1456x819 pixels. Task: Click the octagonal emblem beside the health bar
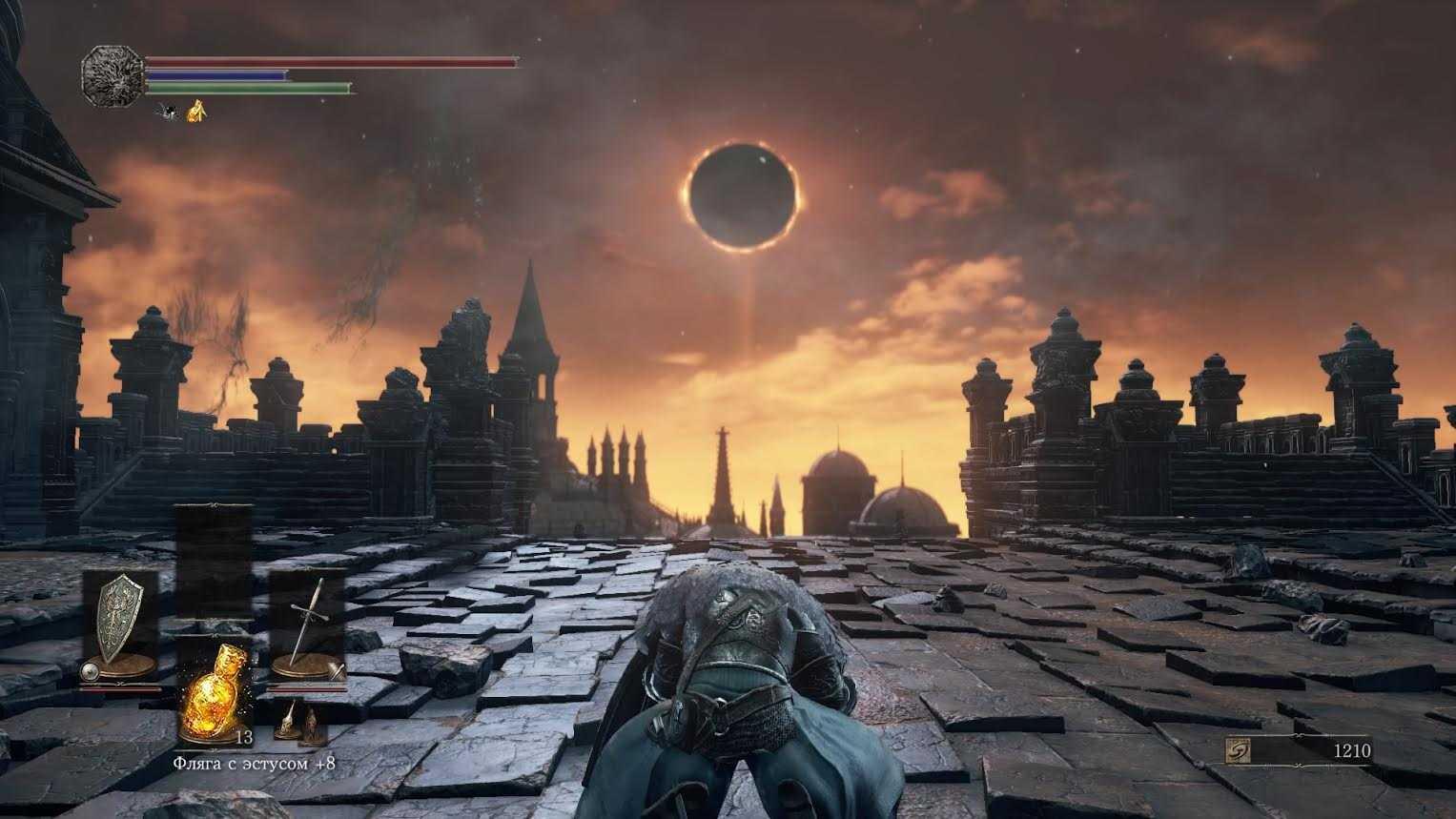pos(112,74)
